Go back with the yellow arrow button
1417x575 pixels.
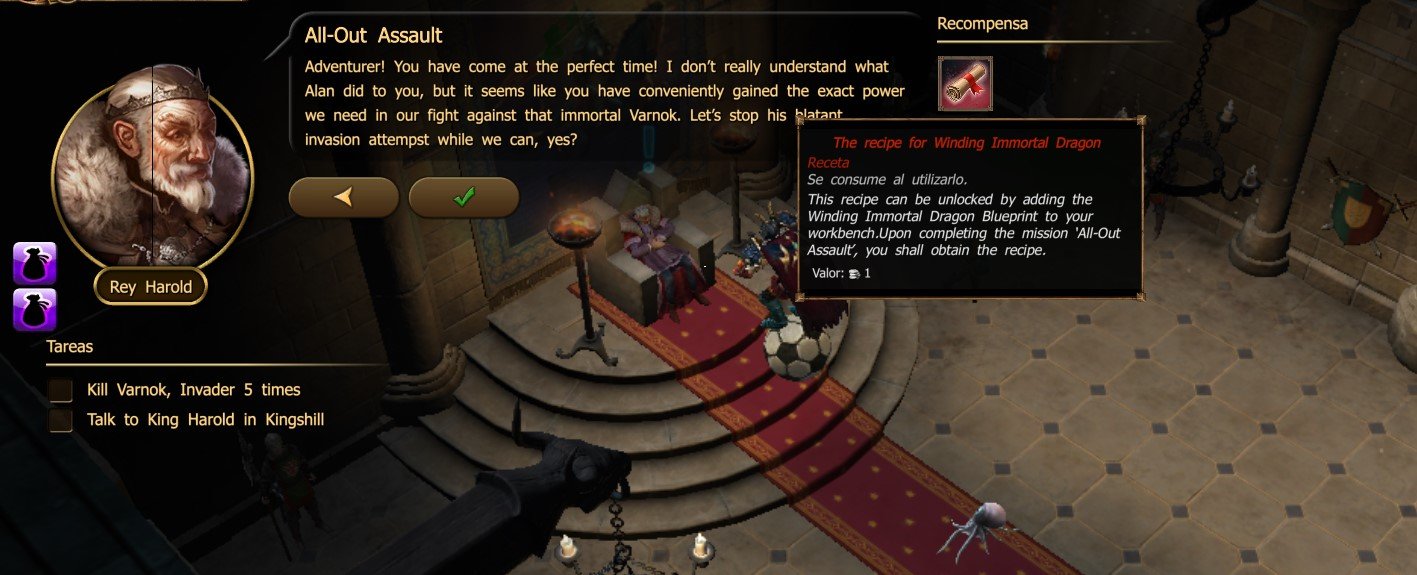[343, 198]
